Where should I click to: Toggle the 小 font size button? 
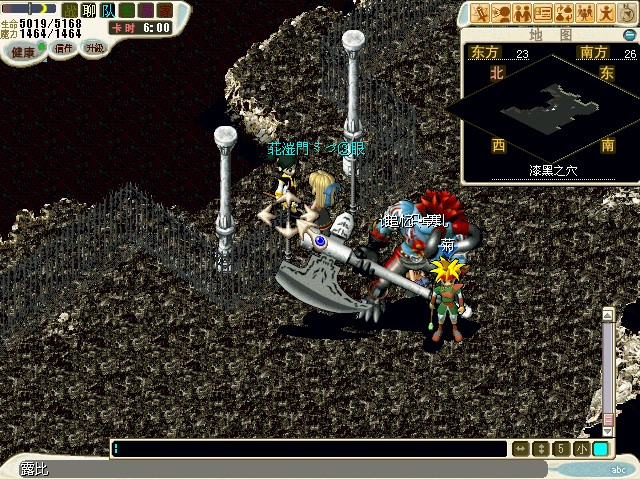point(581,449)
